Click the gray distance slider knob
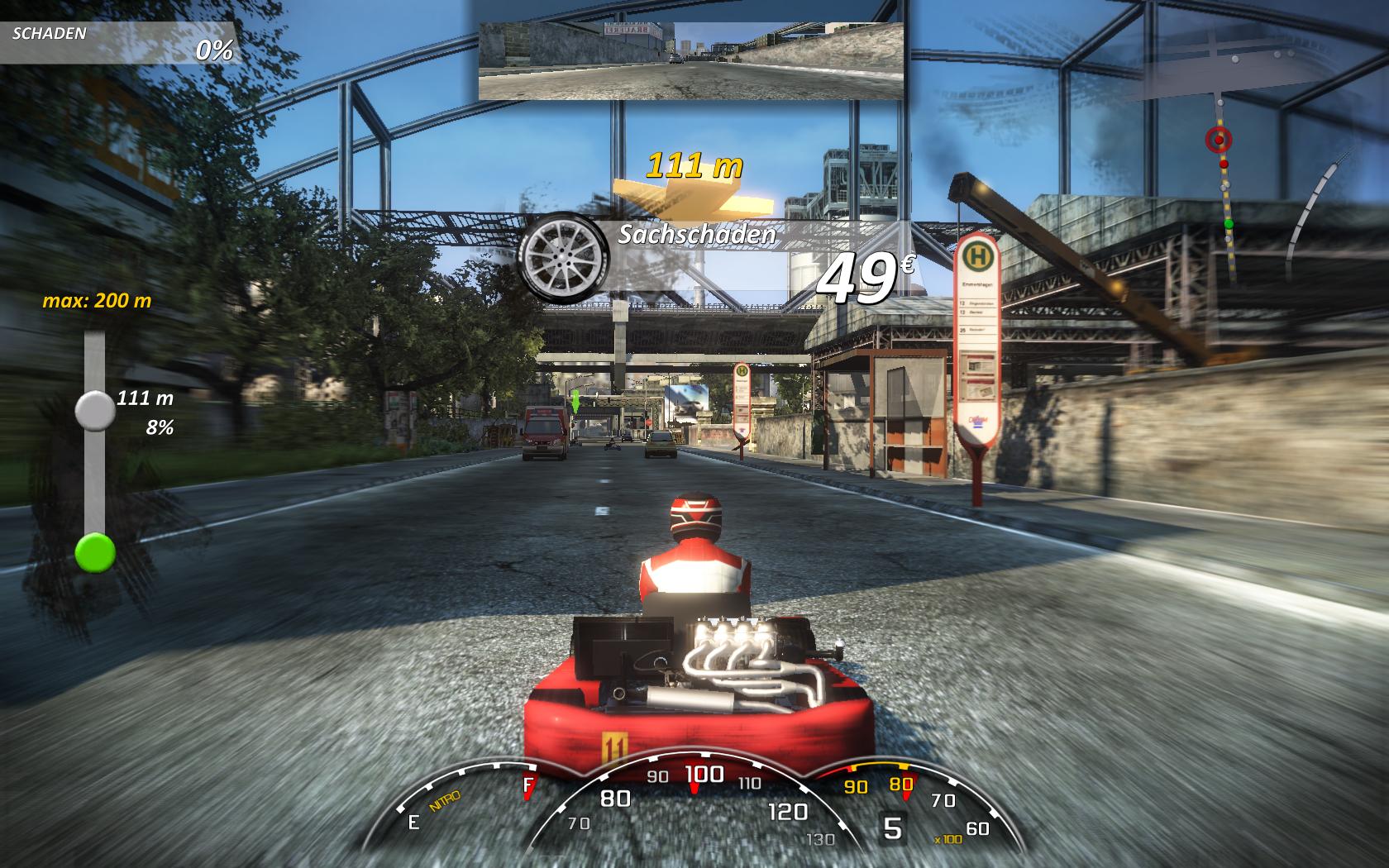Image resolution: width=1389 pixels, height=868 pixels. 95,411
